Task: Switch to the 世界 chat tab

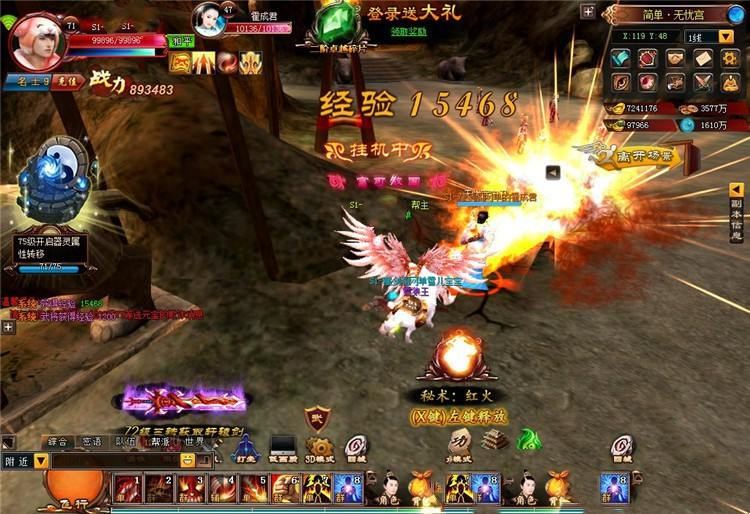Action: pyautogui.click(x=194, y=441)
